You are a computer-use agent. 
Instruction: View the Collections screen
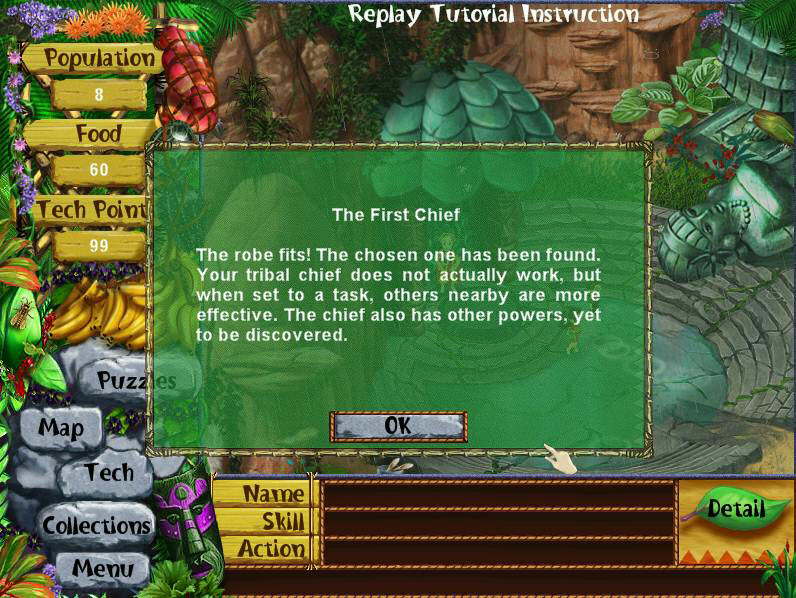pyautogui.click(x=96, y=525)
